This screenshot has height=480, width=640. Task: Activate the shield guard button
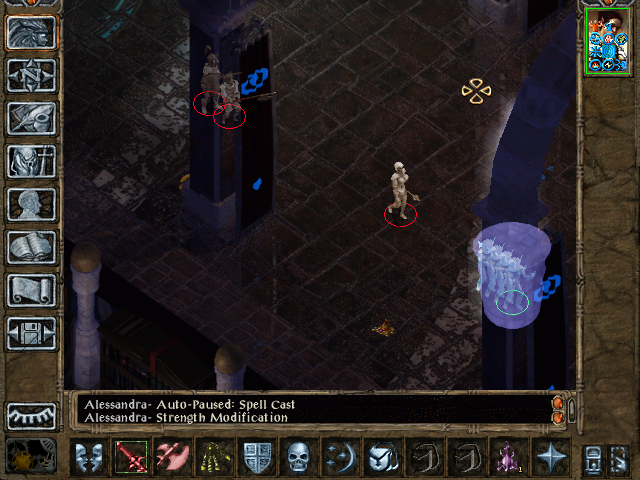point(256,457)
